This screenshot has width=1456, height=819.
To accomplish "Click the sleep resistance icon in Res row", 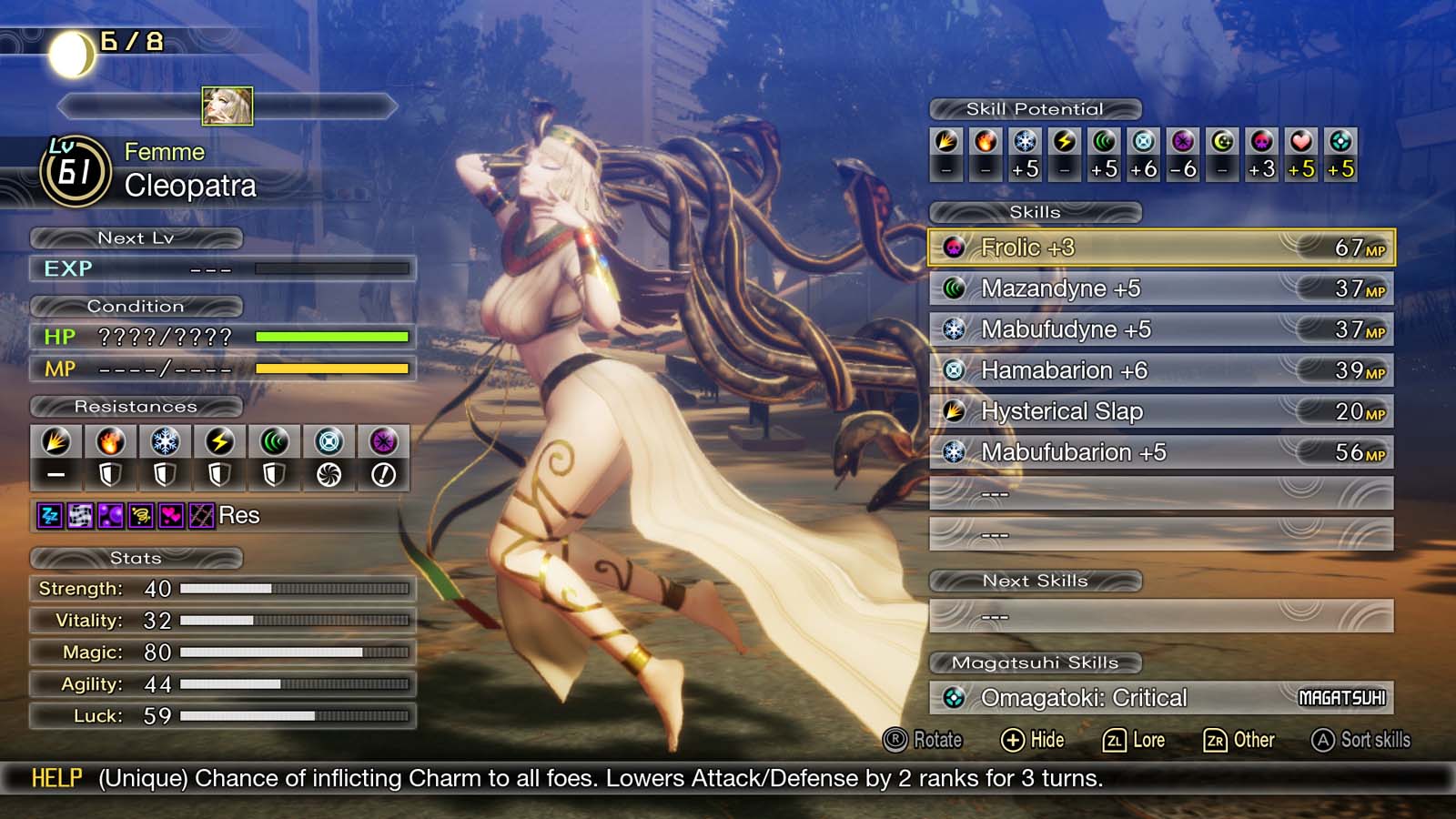I will pos(47,515).
